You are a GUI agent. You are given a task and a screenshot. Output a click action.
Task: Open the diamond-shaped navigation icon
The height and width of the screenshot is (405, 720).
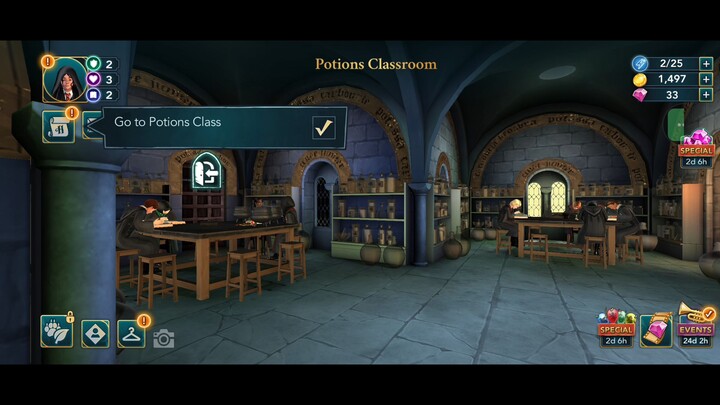[x=95, y=332]
